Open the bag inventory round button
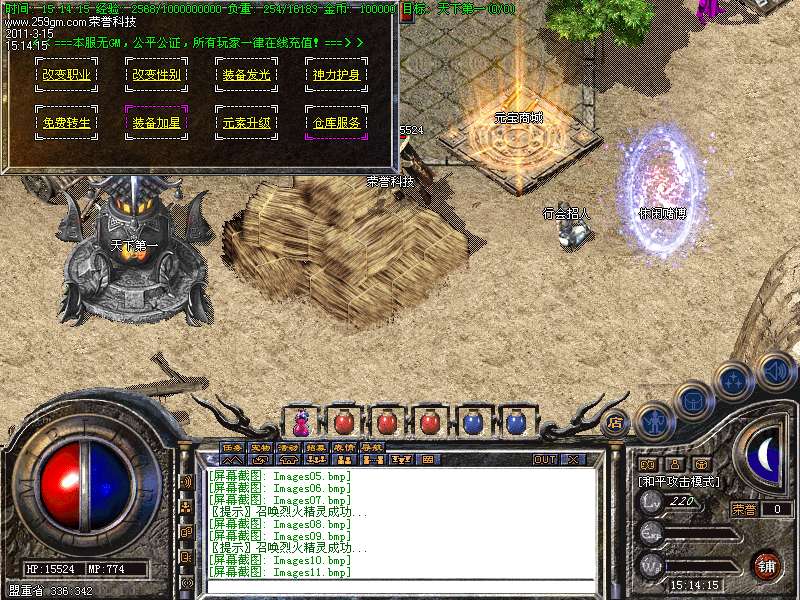The width and height of the screenshot is (800, 600). pyautogui.click(x=692, y=401)
